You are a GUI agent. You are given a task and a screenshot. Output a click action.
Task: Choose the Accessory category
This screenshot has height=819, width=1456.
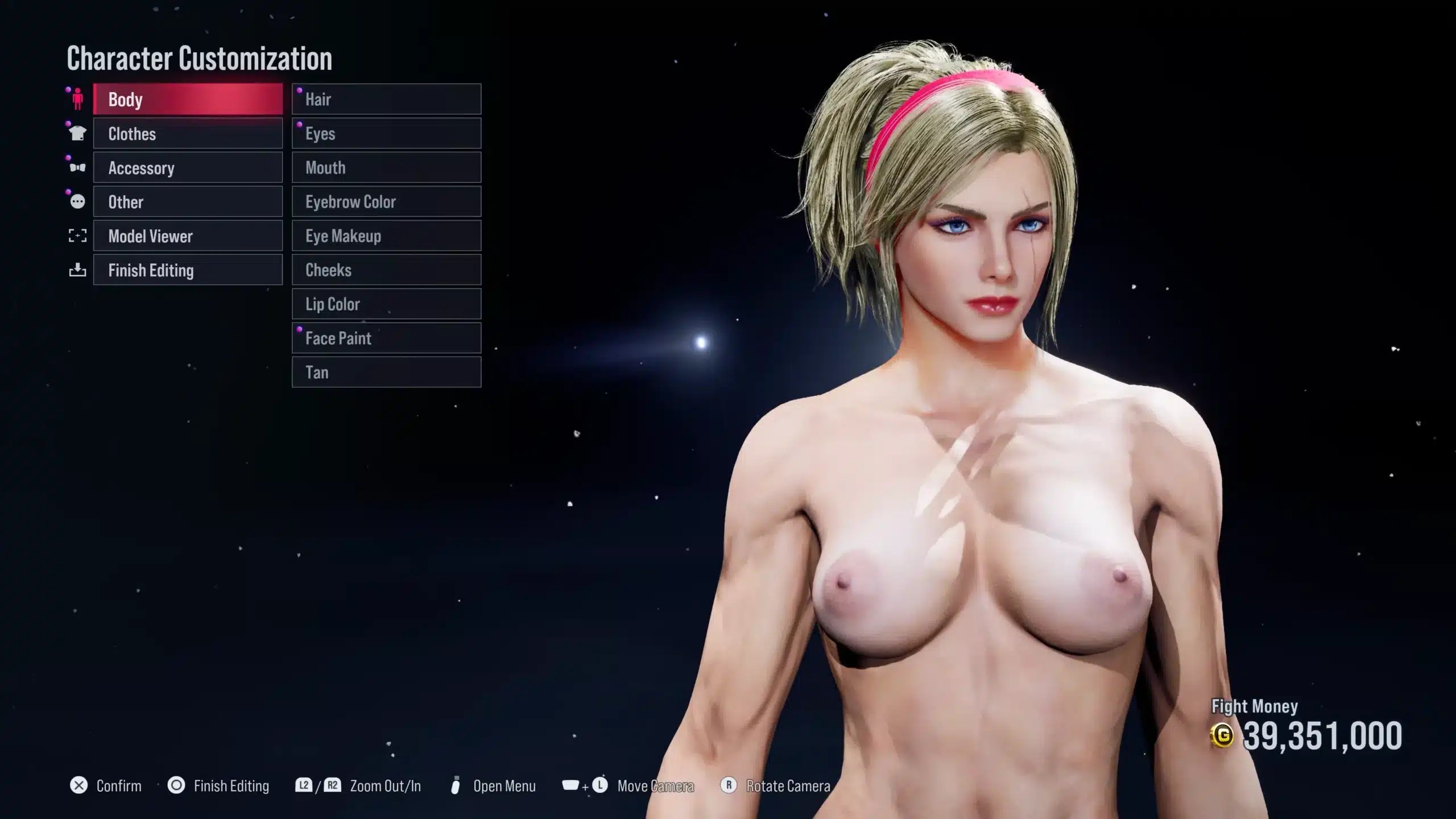[x=188, y=168]
